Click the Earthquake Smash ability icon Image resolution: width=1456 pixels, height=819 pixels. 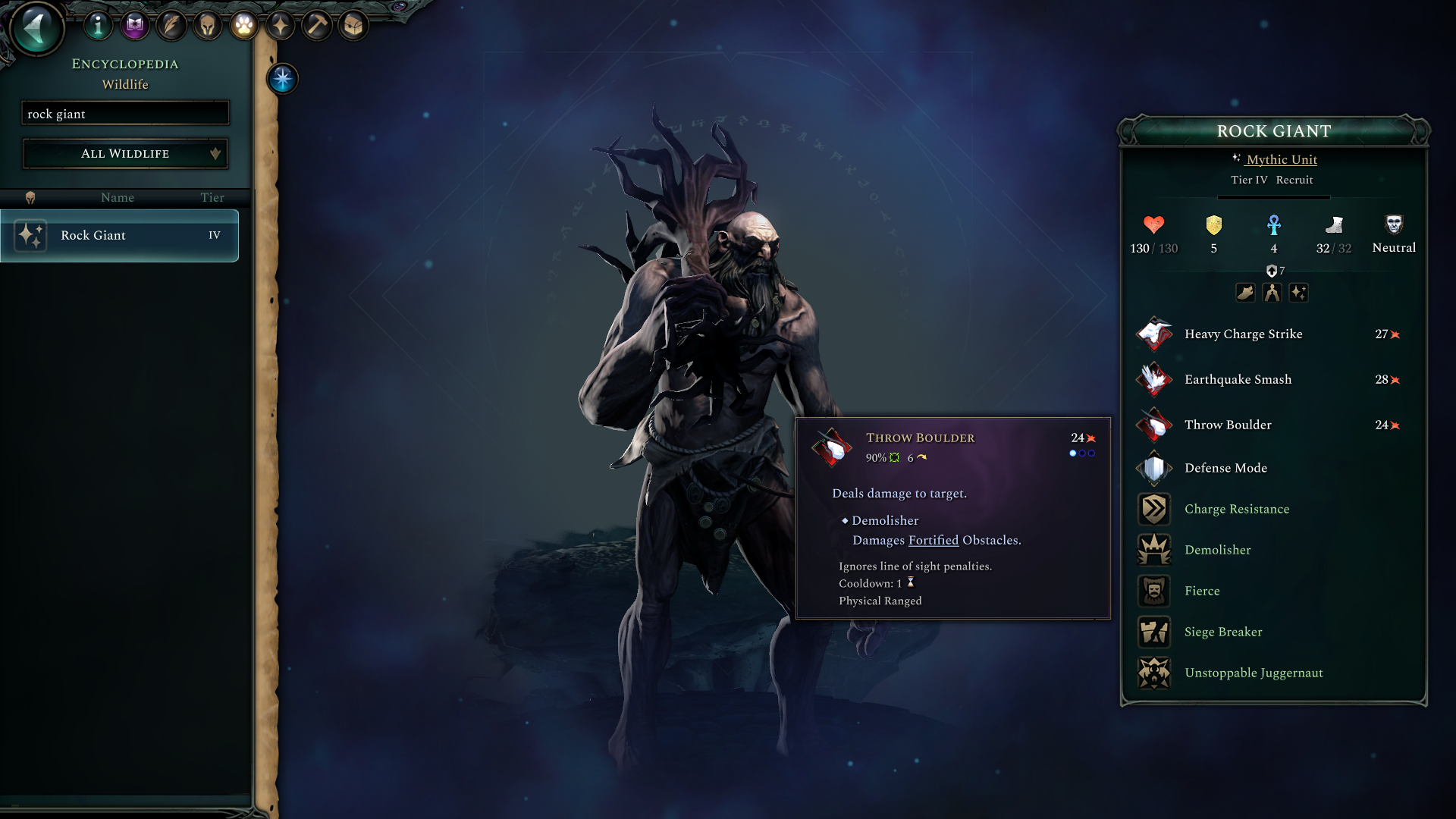(x=1153, y=379)
